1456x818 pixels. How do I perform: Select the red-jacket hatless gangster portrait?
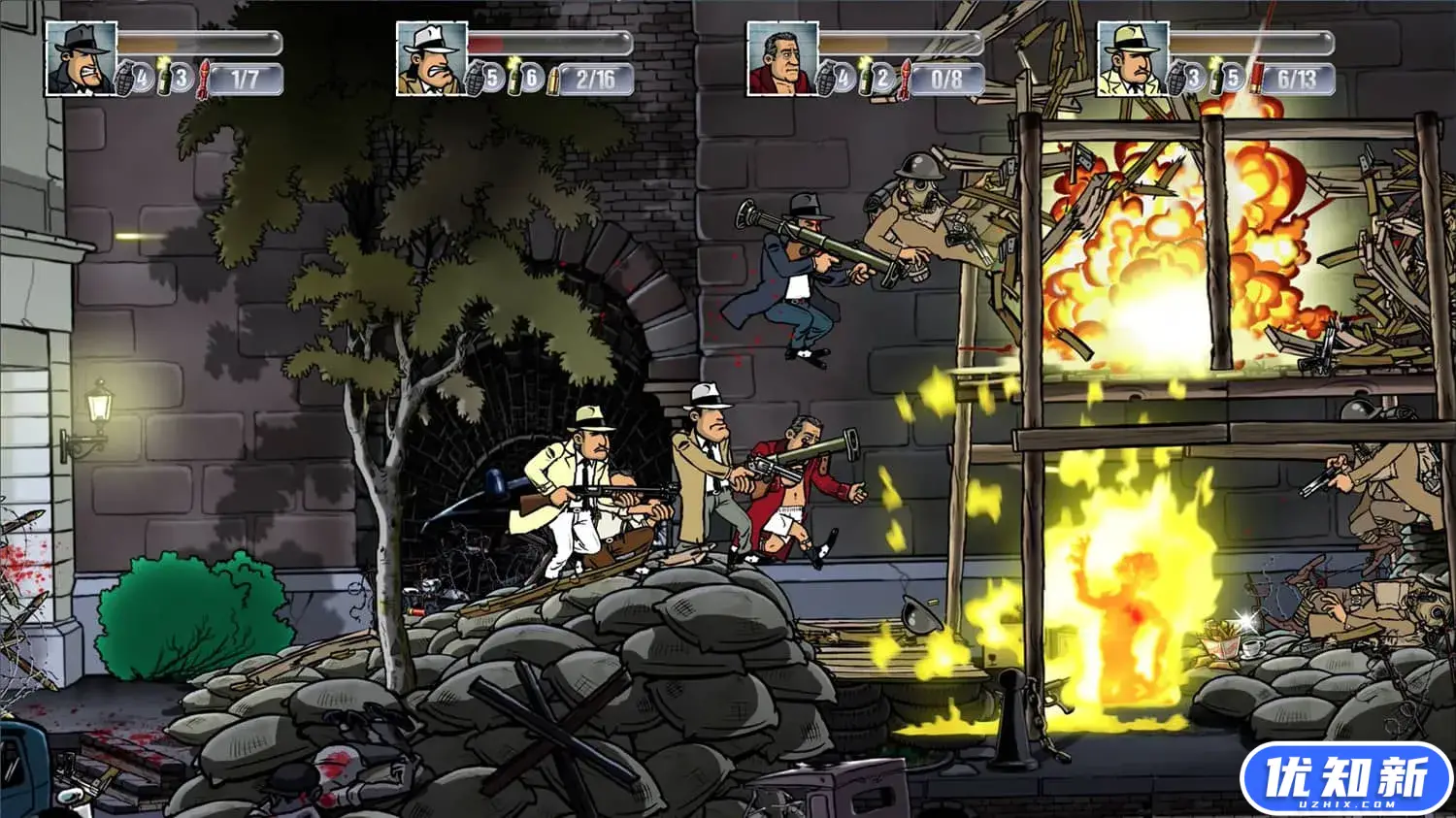tap(782, 59)
